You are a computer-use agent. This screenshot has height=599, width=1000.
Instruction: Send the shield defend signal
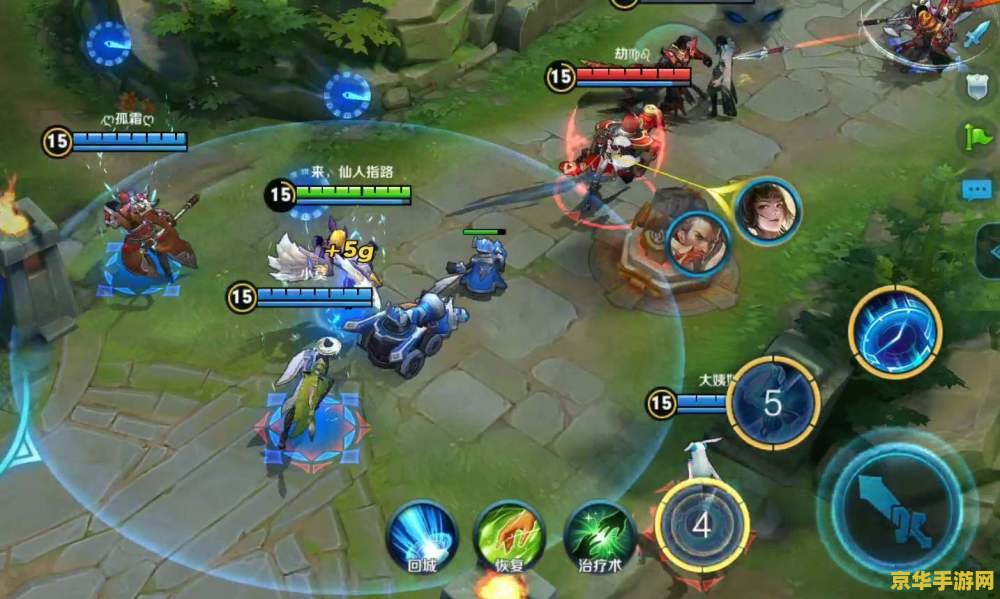[977, 86]
